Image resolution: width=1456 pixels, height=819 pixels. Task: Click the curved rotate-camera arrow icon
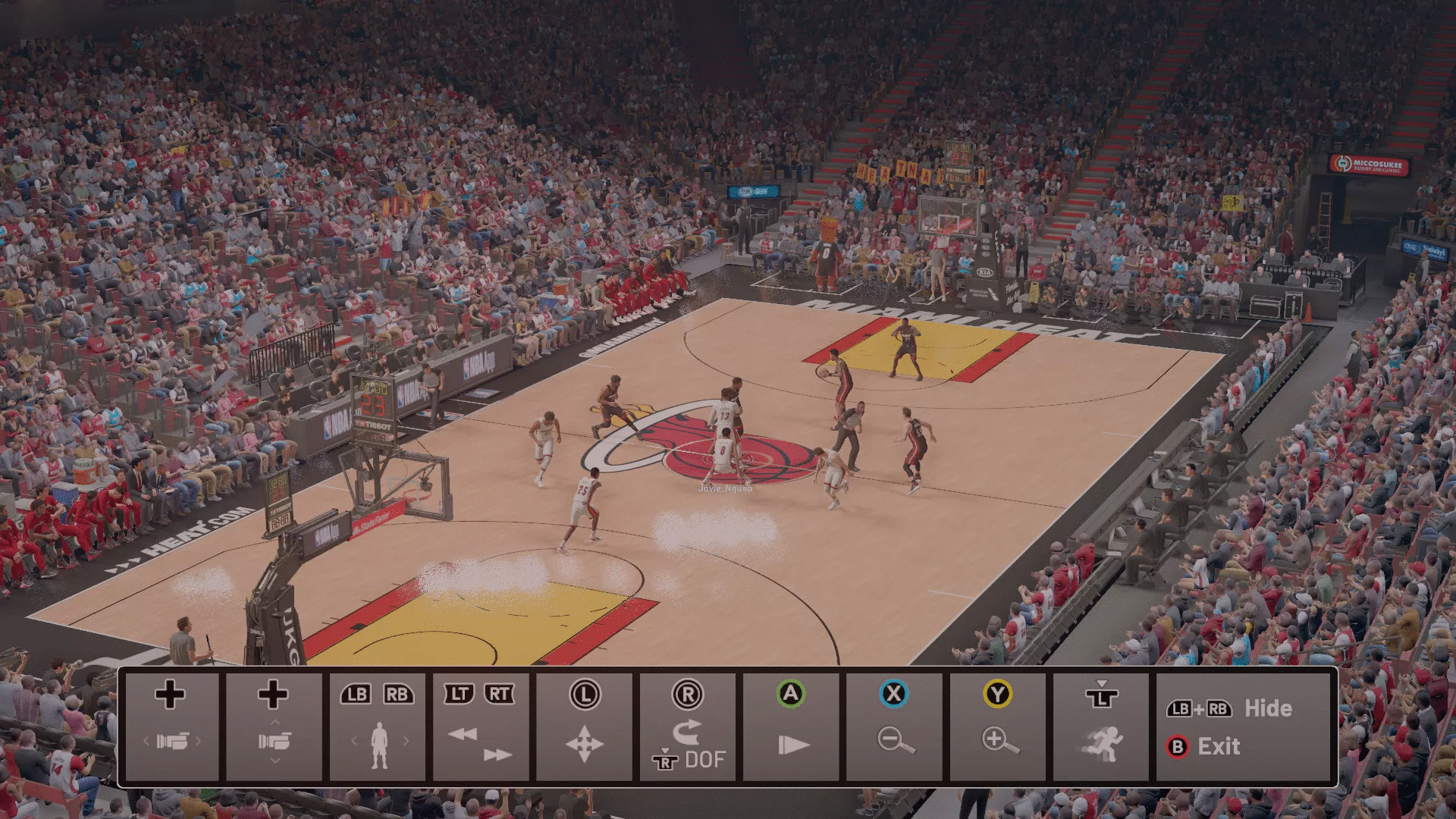(x=686, y=732)
